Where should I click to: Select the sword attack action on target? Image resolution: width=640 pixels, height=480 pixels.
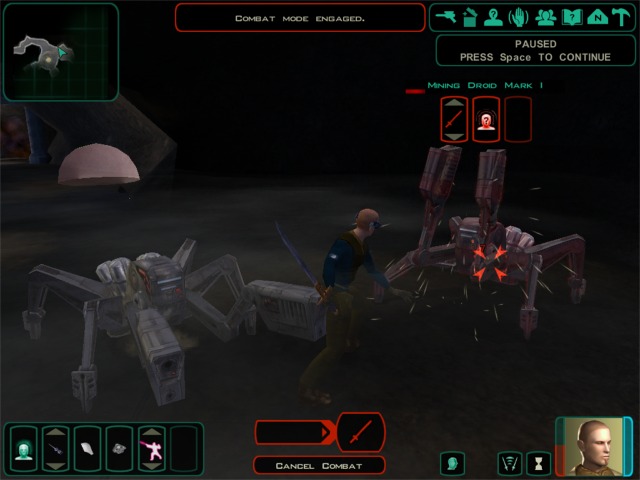pyautogui.click(x=454, y=120)
